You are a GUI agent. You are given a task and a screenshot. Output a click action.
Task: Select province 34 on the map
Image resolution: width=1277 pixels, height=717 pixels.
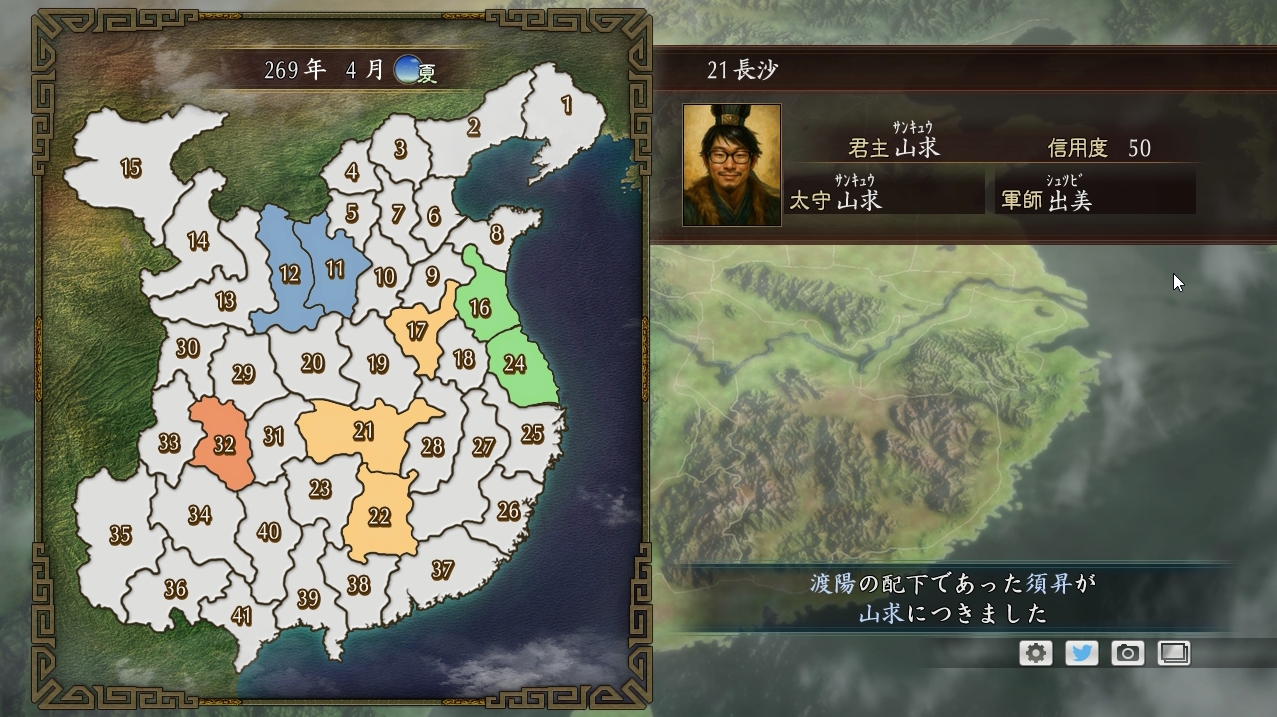(199, 515)
